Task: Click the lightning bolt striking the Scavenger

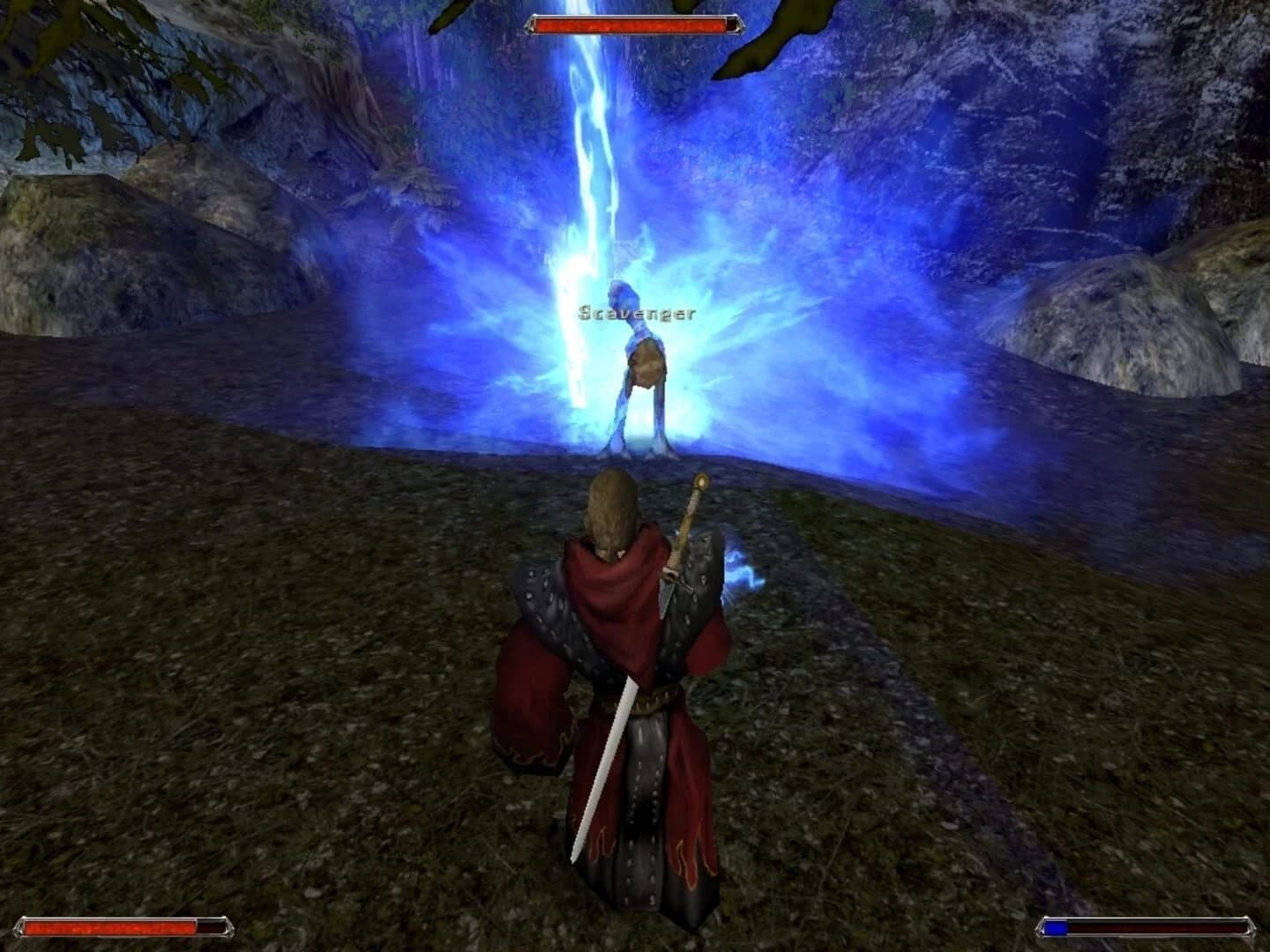Action: [593, 159]
